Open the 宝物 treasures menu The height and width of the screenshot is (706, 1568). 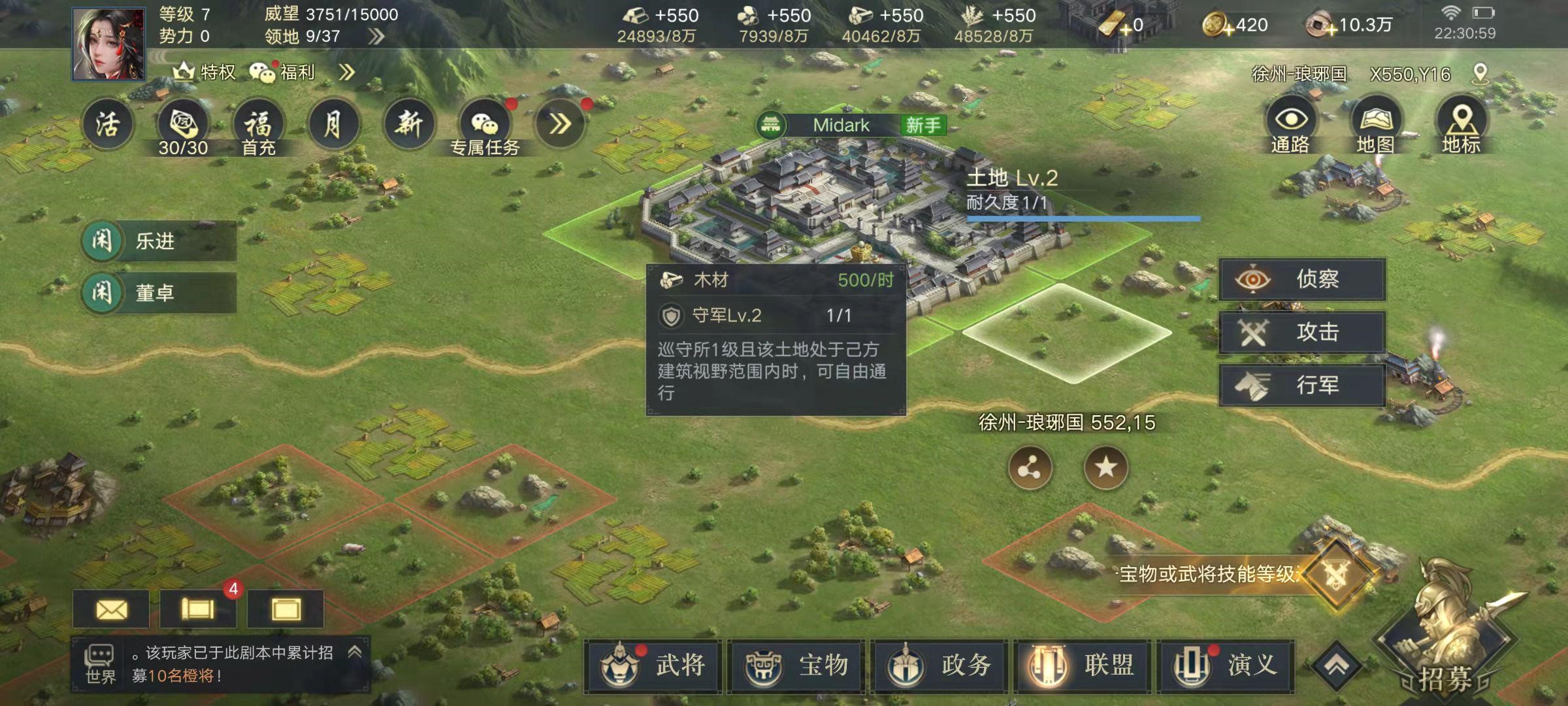pos(796,666)
